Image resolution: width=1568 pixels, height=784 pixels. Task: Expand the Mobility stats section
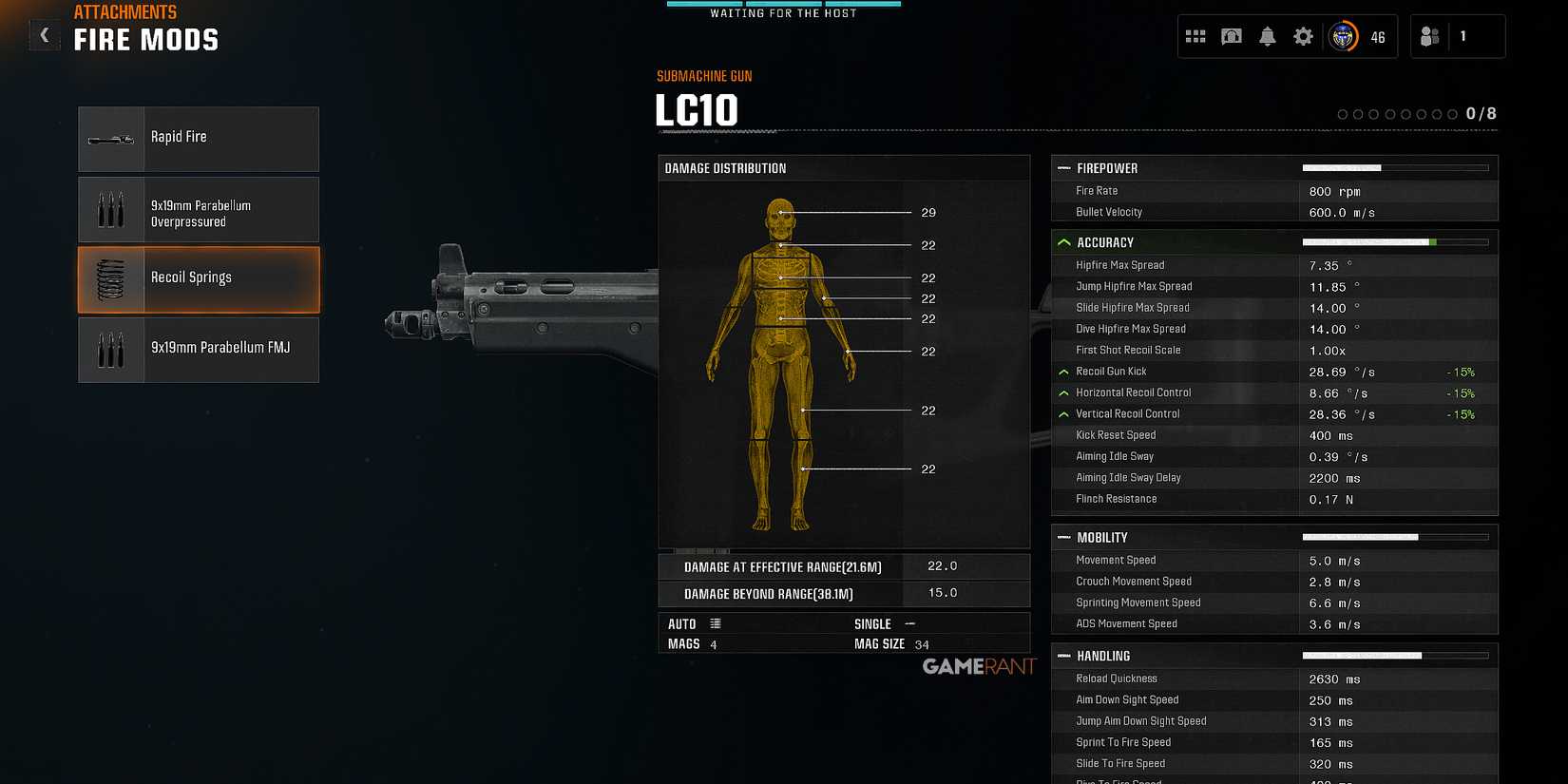(x=1063, y=537)
